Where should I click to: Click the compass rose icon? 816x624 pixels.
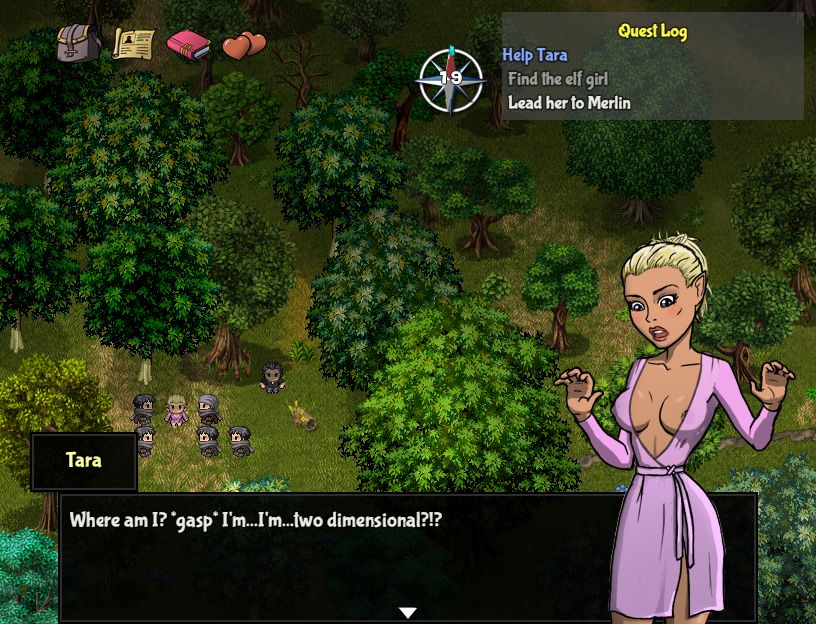(x=450, y=79)
